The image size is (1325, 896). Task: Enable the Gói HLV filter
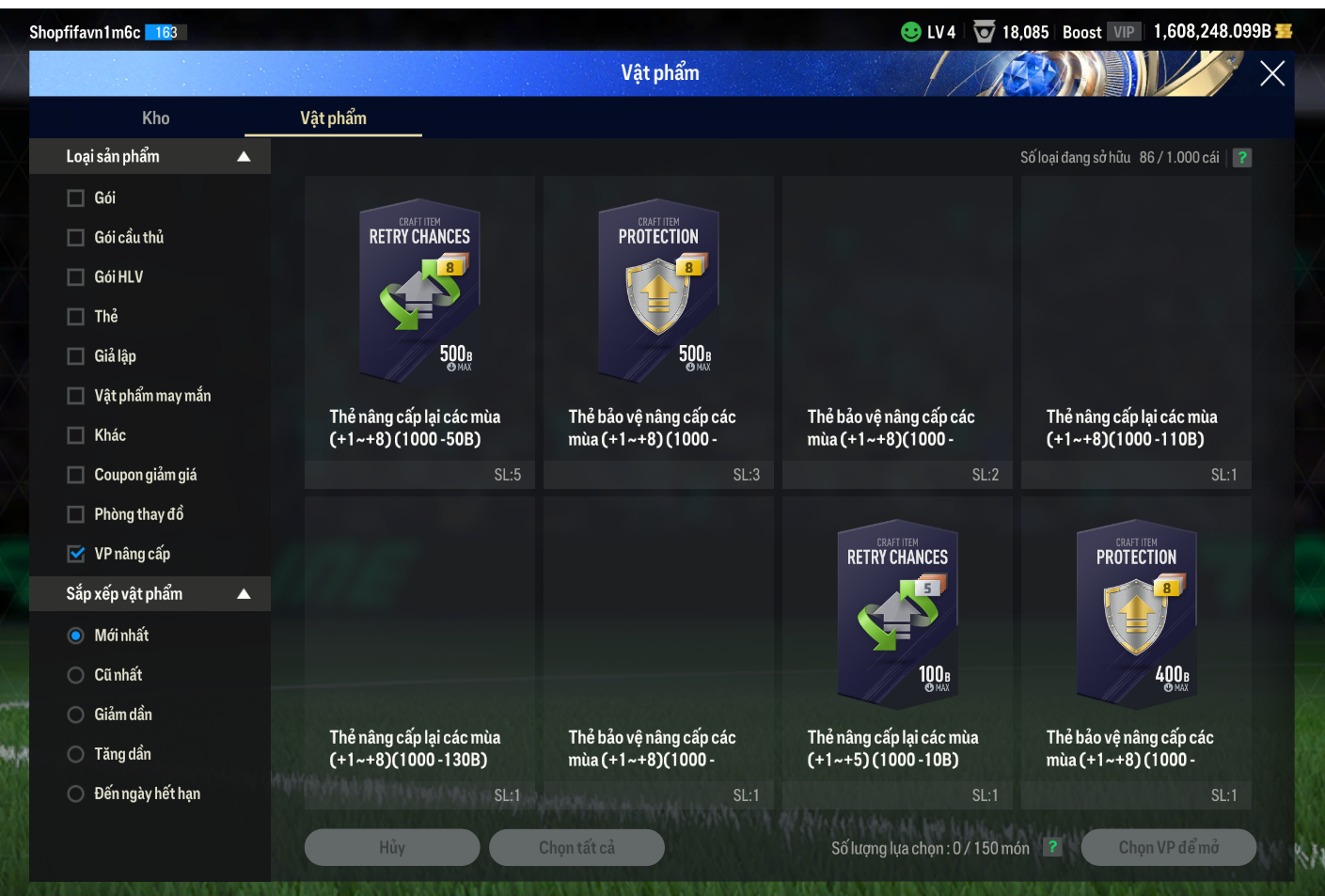[x=76, y=277]
